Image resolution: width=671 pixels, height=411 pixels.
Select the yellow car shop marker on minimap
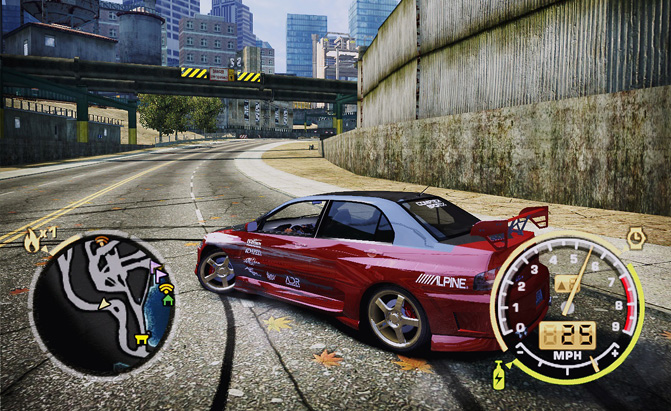[x=141, y=340]
